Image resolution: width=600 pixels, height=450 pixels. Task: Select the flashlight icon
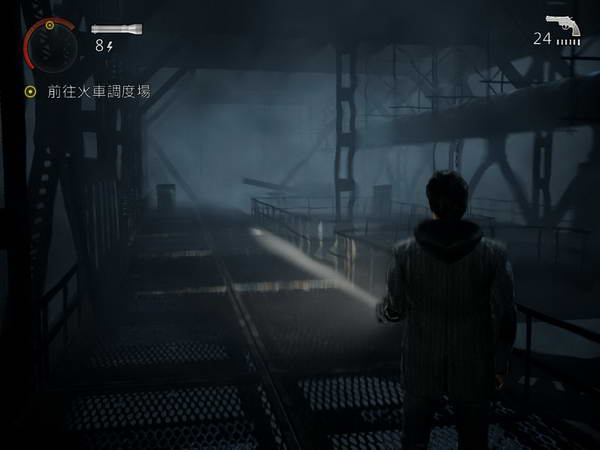pos(116,29)
